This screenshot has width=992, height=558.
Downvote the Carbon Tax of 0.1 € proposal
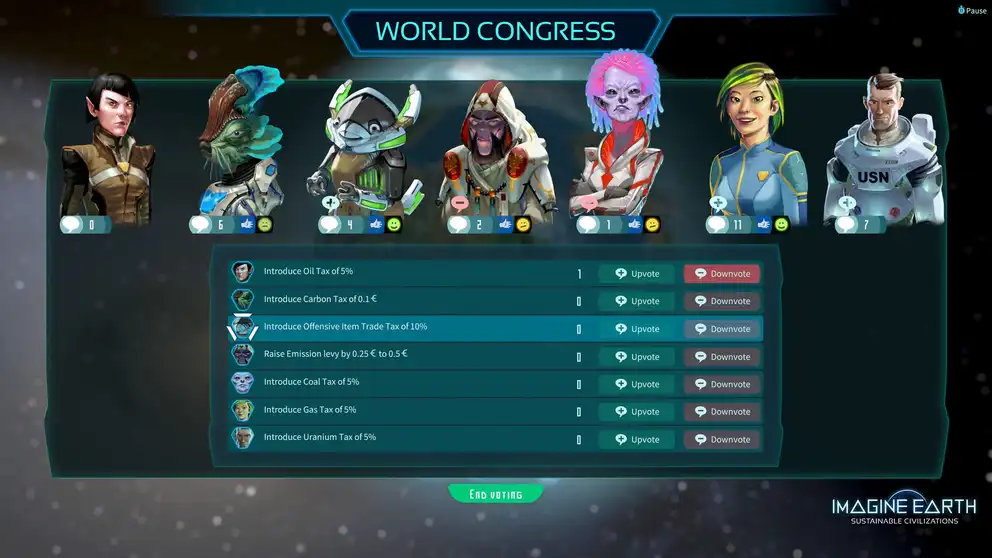pyautogui.click(x=721, y=301)
